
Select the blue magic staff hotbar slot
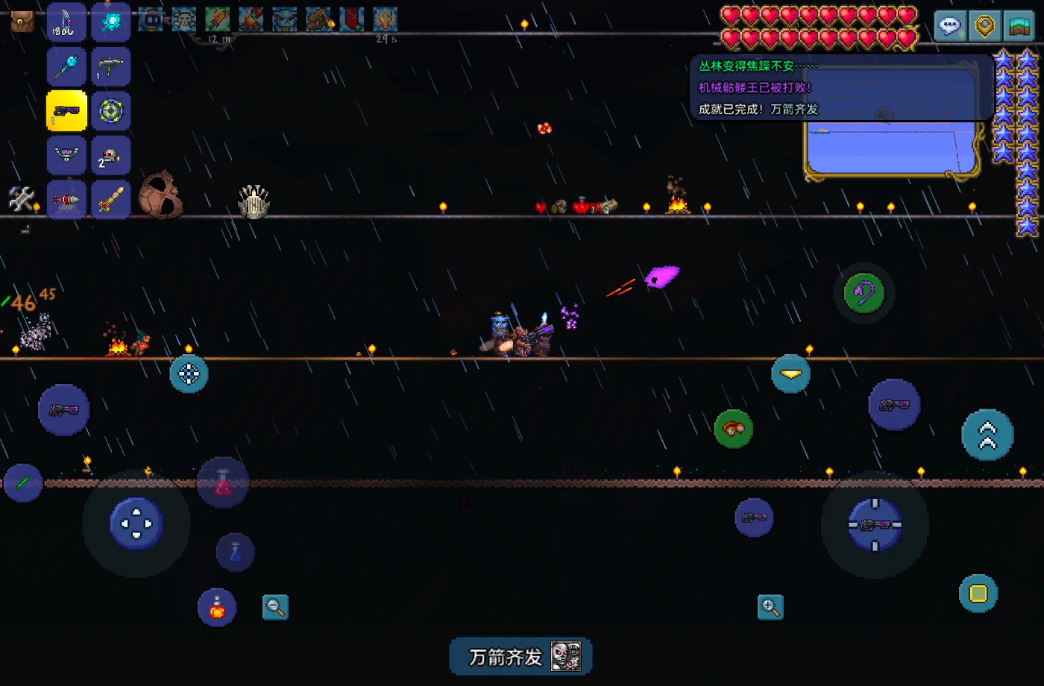pos(67,68)
